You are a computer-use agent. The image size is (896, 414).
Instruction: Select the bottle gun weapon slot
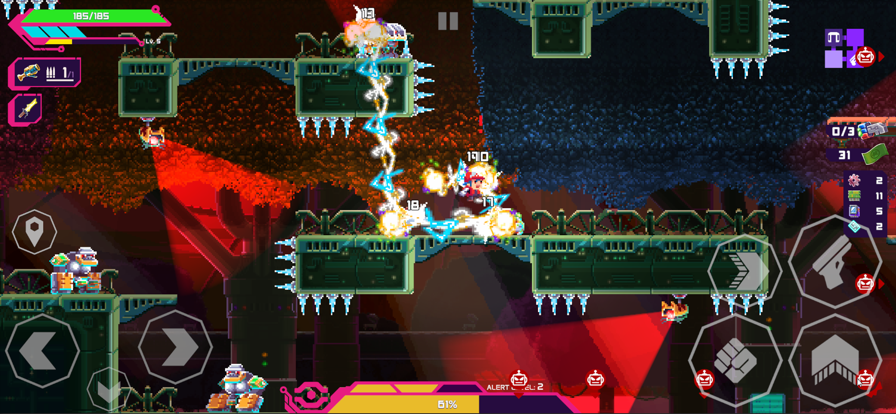(x=45, y=73)
